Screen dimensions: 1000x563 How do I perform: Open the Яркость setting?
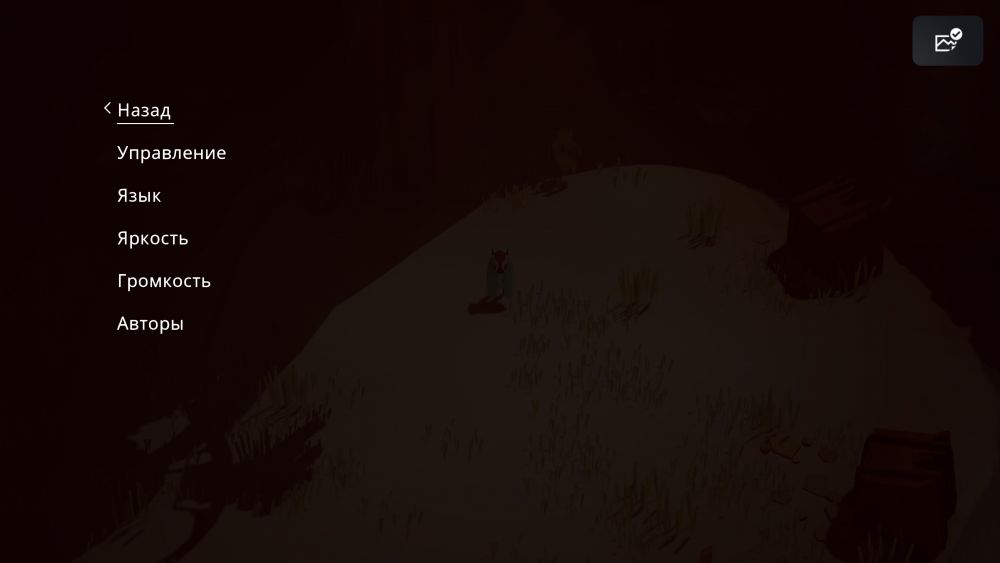pyautogui.click(x=152, y=239)
